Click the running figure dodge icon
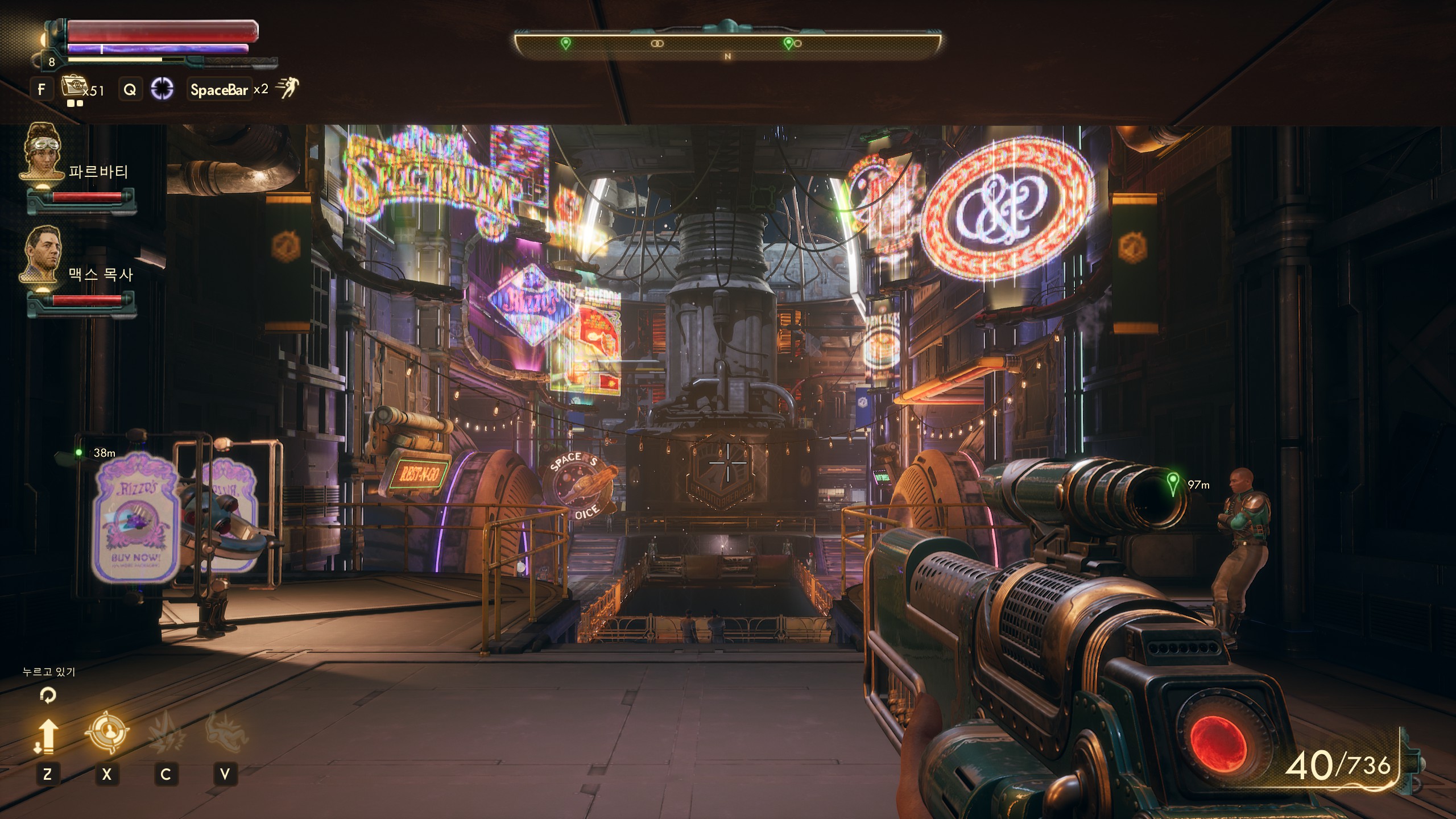This screenshot has width=1456, height=819. [x=288, y=89]
